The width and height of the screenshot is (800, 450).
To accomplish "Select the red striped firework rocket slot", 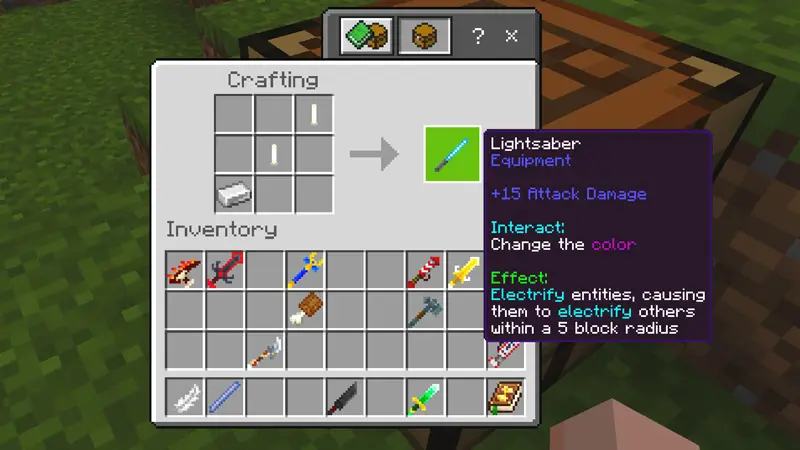I will pos(424,270).
